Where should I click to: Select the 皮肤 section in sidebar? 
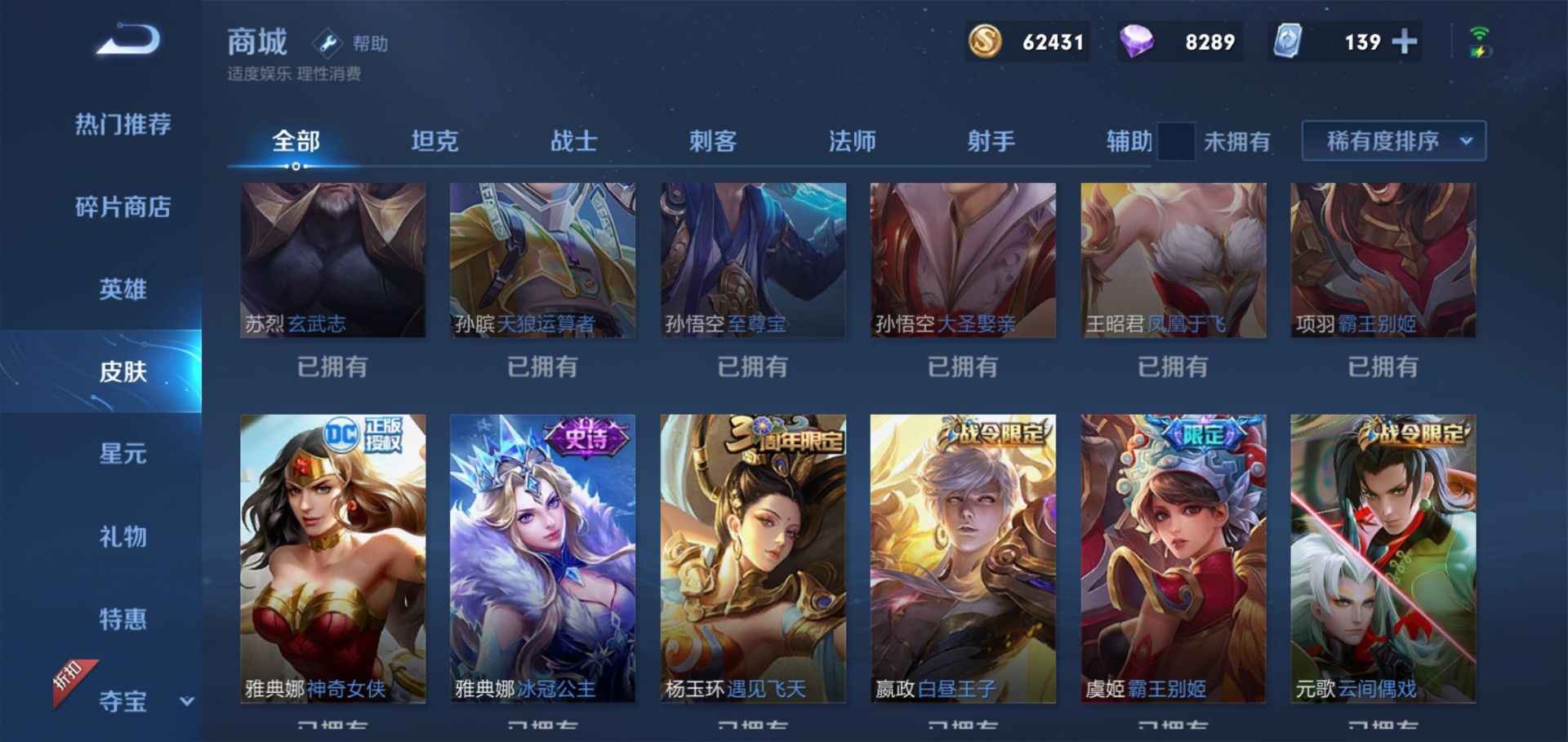click(122, 372)
